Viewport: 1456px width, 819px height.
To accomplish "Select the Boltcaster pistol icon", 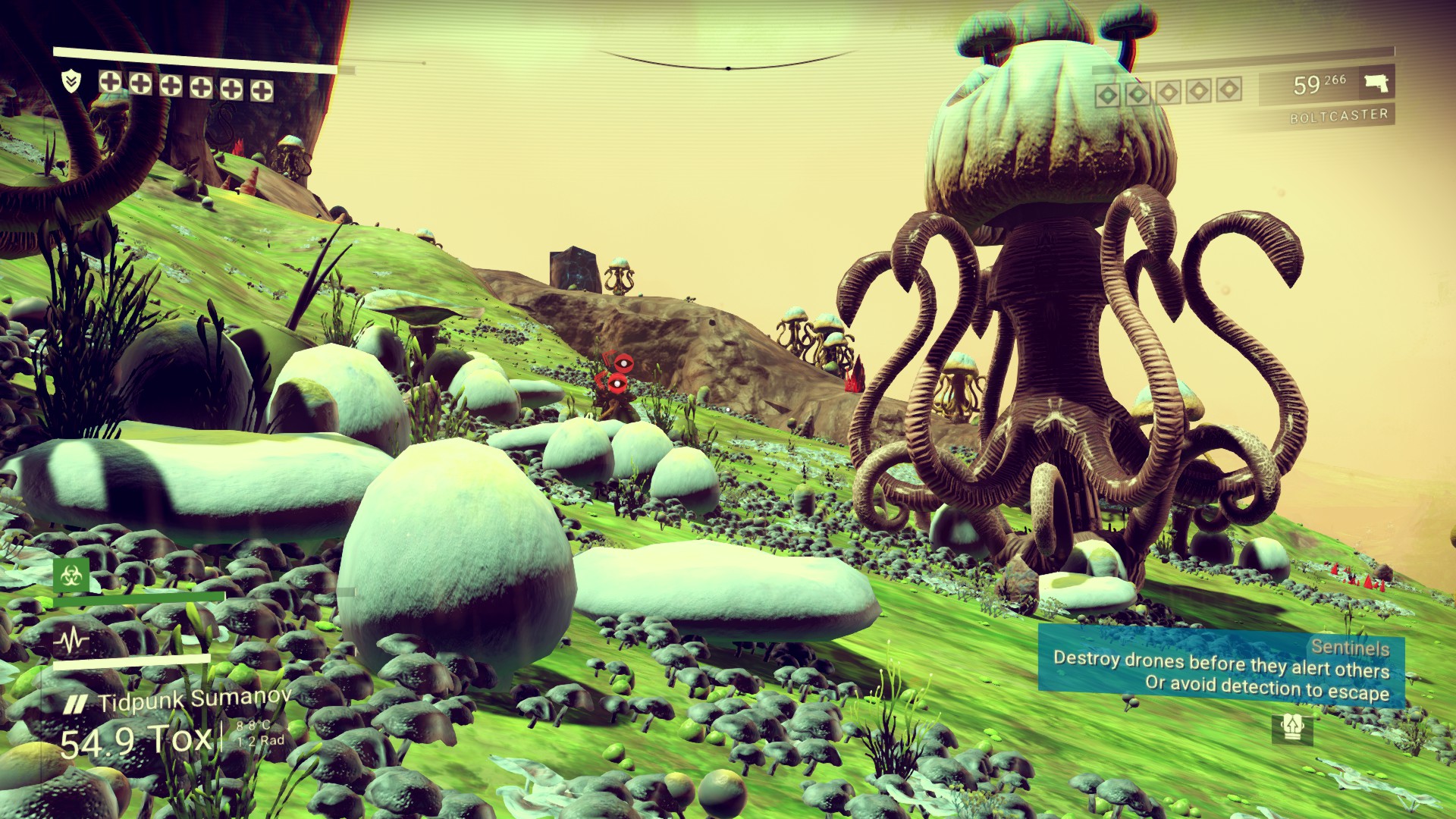I will (x=1376, y=83).
